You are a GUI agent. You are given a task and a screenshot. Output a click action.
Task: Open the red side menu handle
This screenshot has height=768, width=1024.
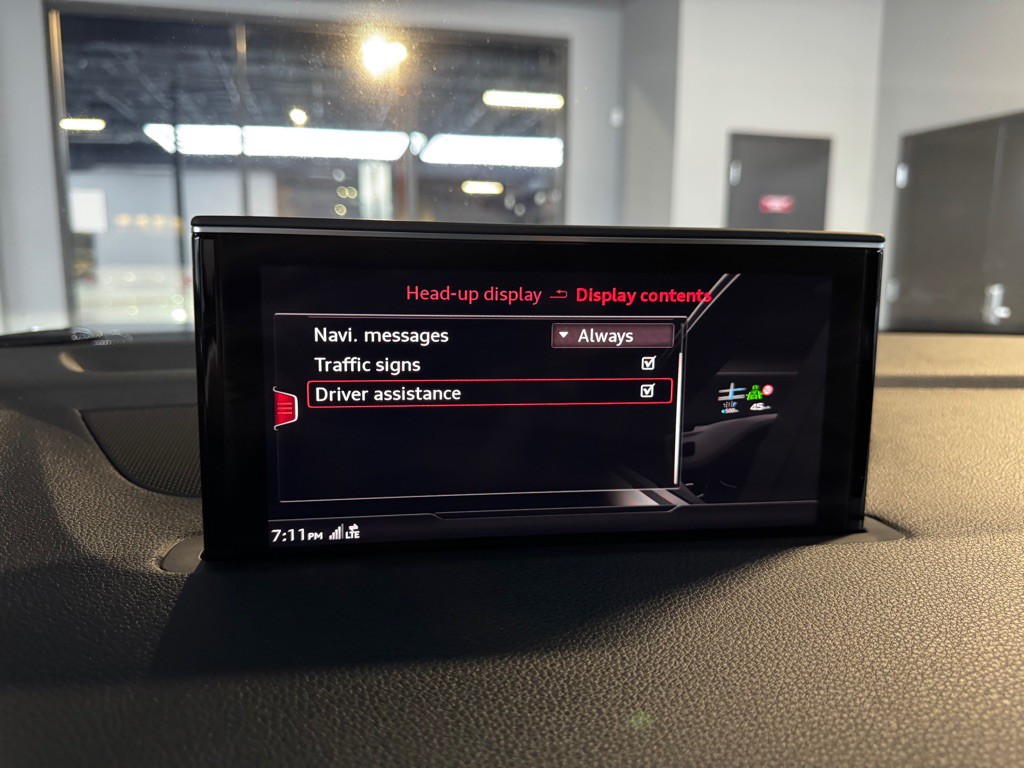tap(285, 407)
